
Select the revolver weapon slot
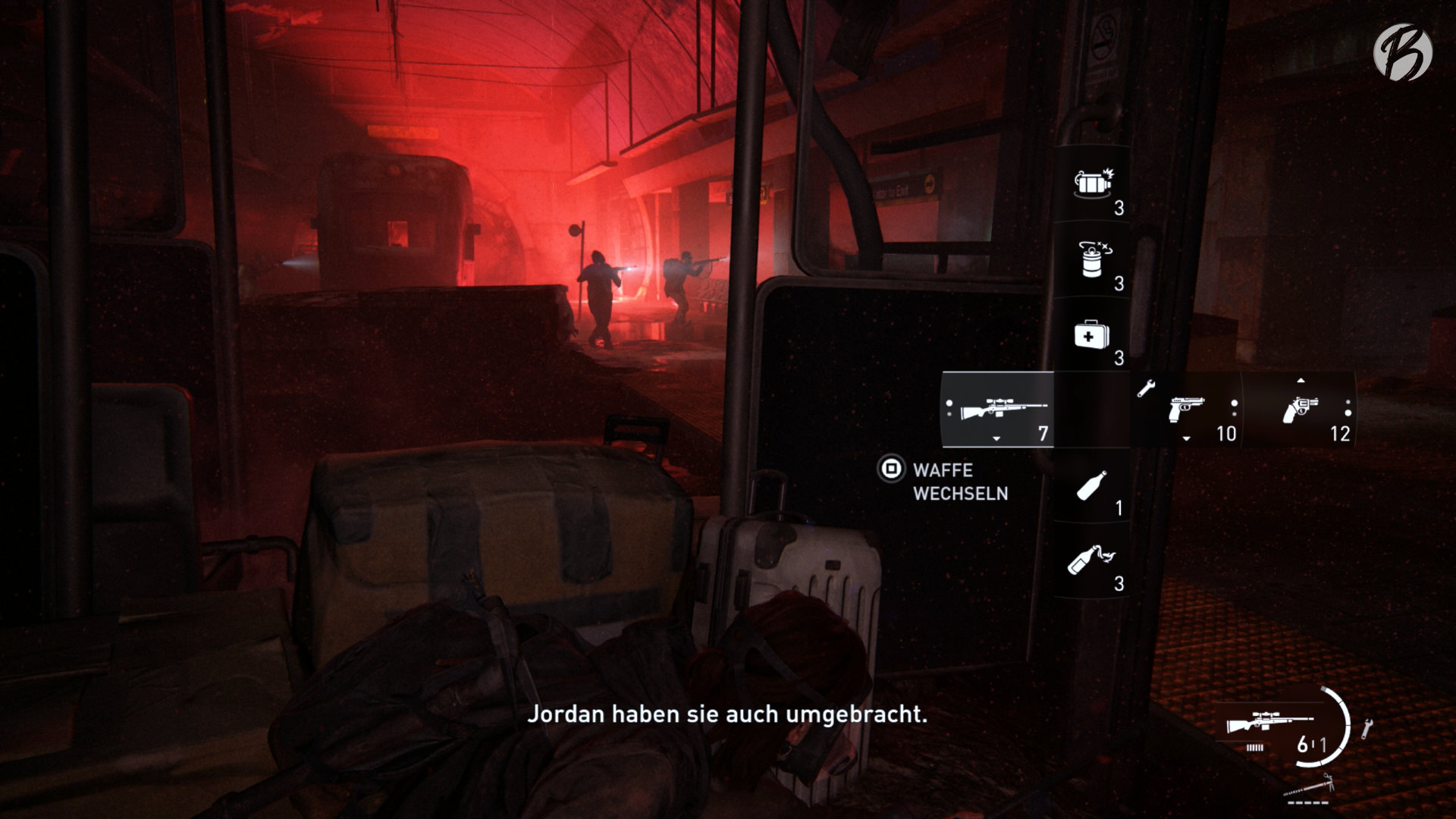point(1300,410)
